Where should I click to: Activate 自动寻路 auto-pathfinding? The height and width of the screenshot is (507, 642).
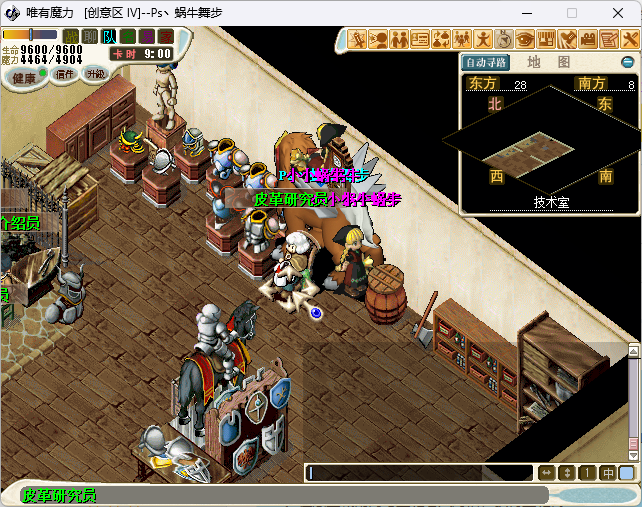(486, 62)
